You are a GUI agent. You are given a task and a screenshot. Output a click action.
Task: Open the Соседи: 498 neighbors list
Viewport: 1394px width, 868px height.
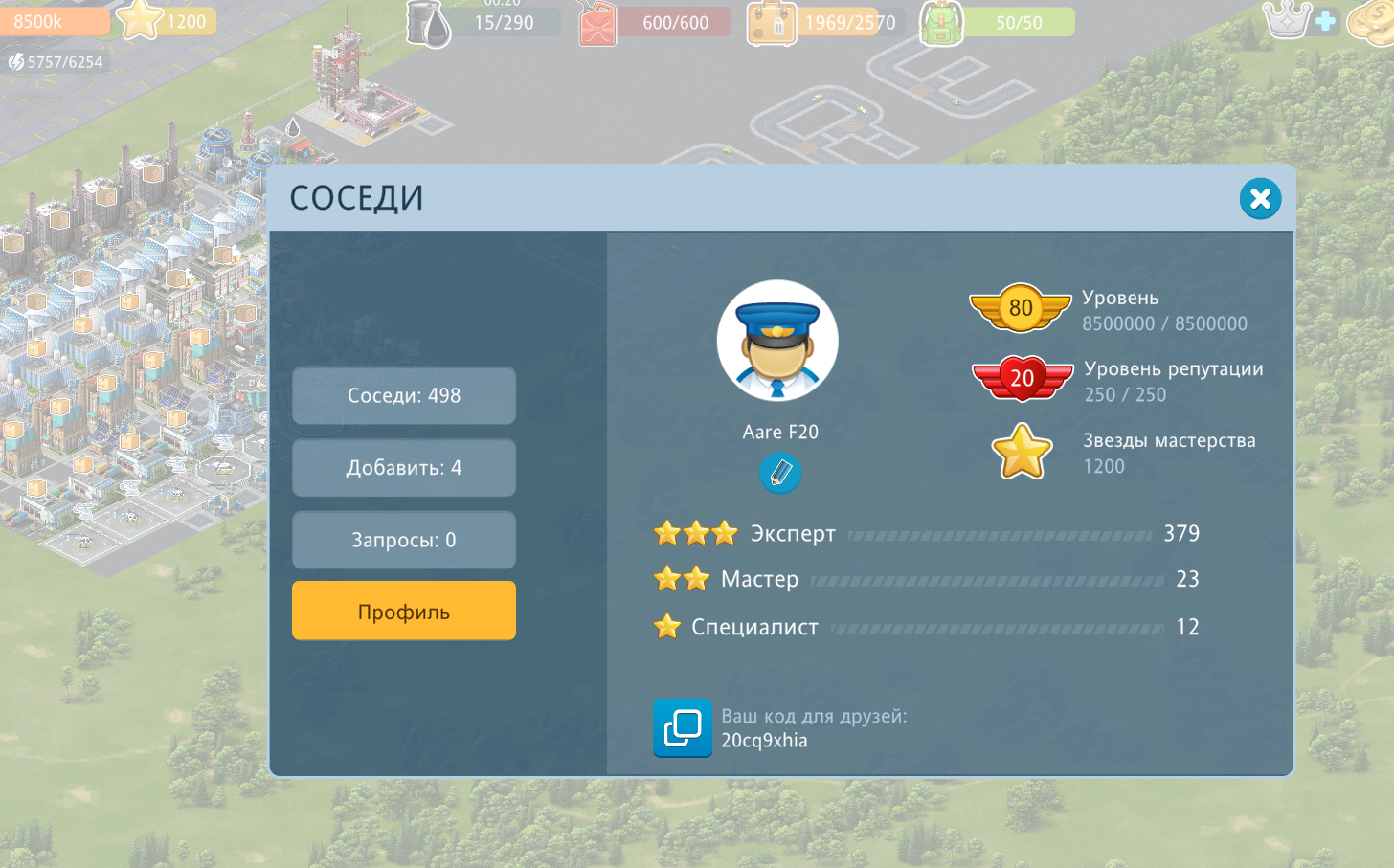pyautogui.click(x=404, y=395)
